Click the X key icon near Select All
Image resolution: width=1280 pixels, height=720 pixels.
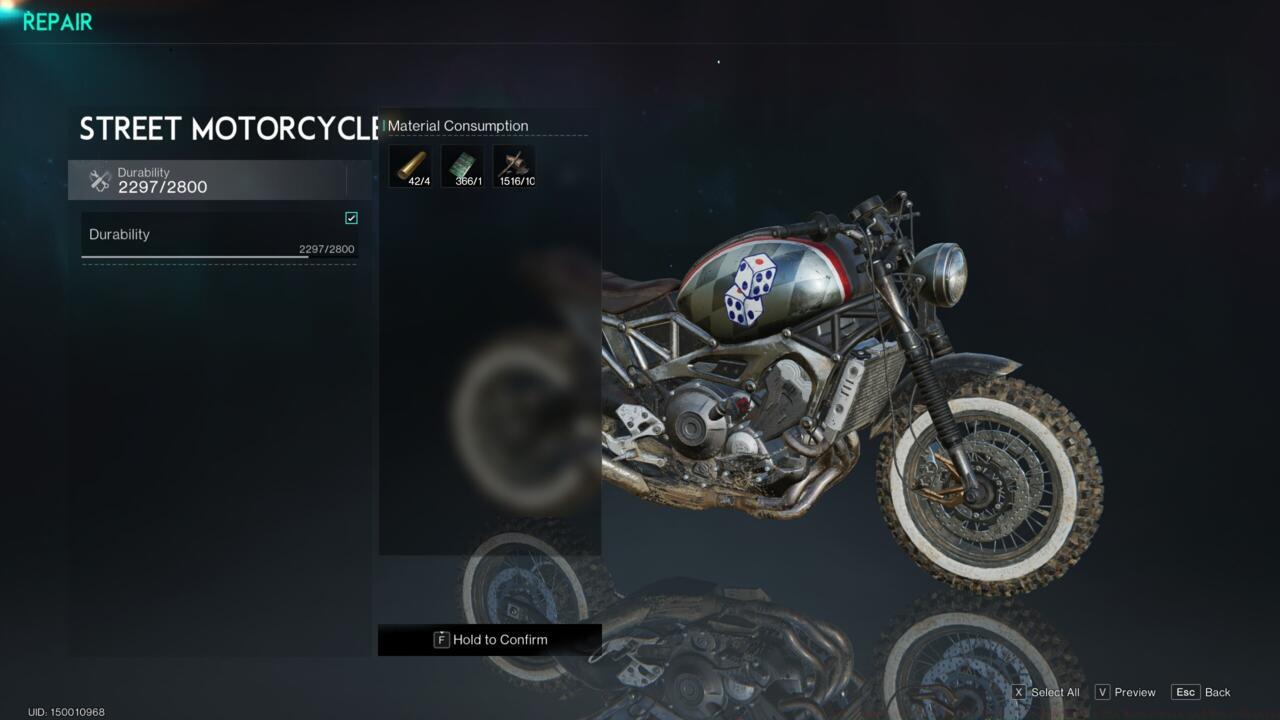tap(1018, 692)
